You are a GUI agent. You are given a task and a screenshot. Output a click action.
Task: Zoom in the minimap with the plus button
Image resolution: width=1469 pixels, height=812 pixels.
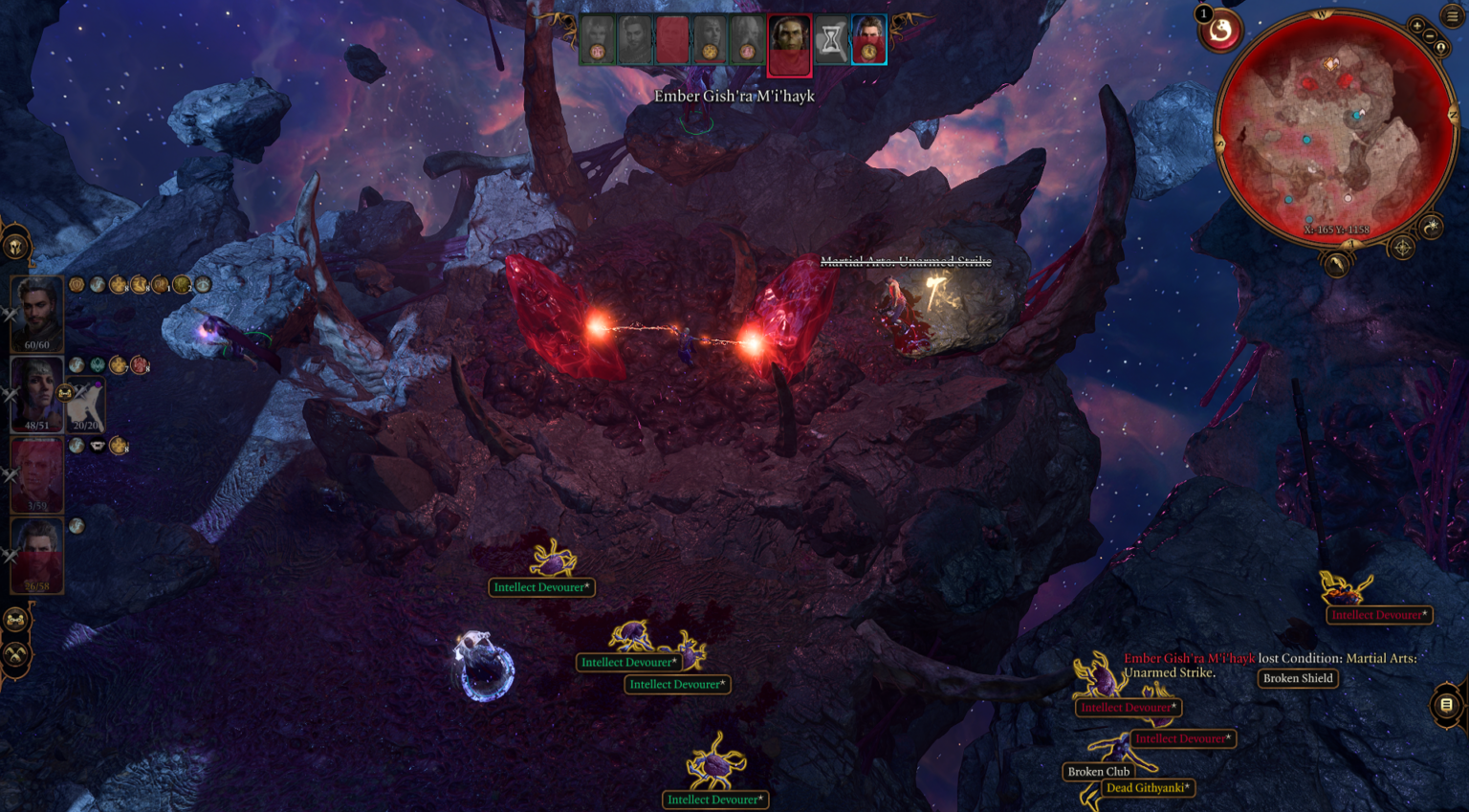pyautogui.click(x=1416, y=26)
